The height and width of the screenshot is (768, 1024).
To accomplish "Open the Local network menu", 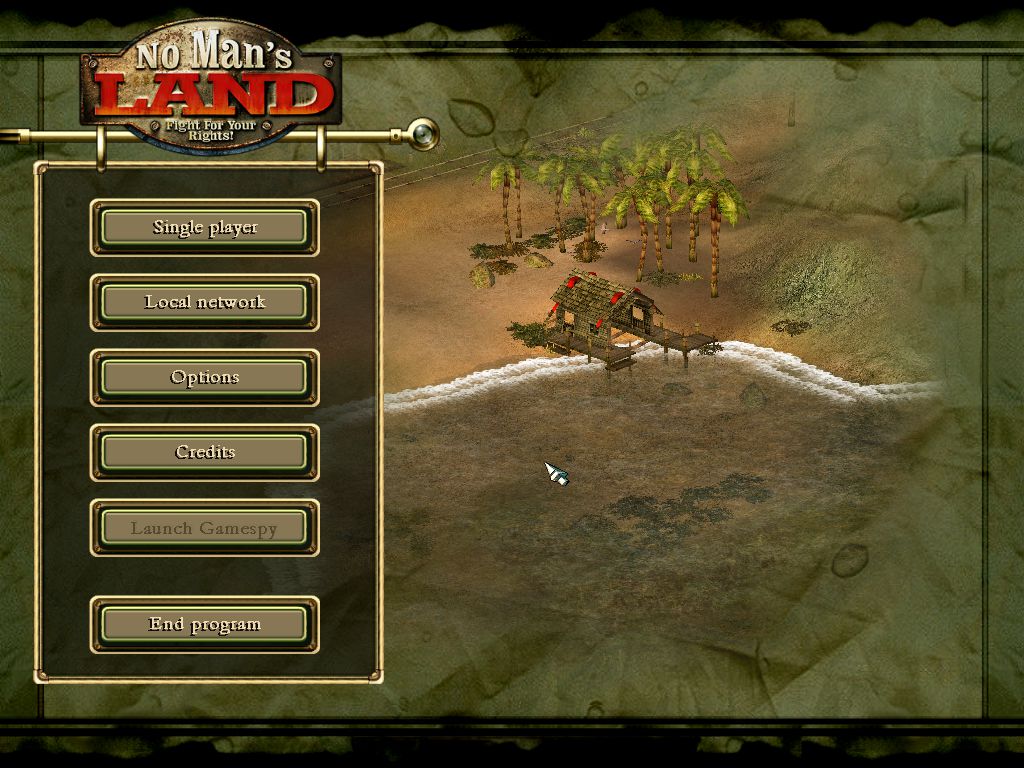I will pyautogui.click(x=204, y=303).
